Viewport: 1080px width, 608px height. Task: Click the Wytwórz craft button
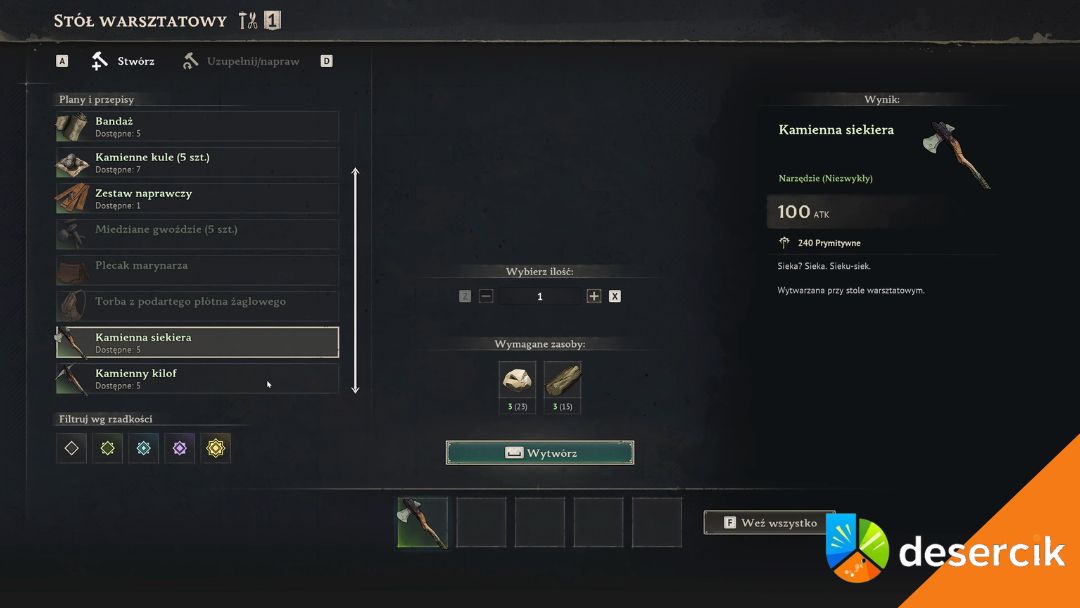[540, 453]
